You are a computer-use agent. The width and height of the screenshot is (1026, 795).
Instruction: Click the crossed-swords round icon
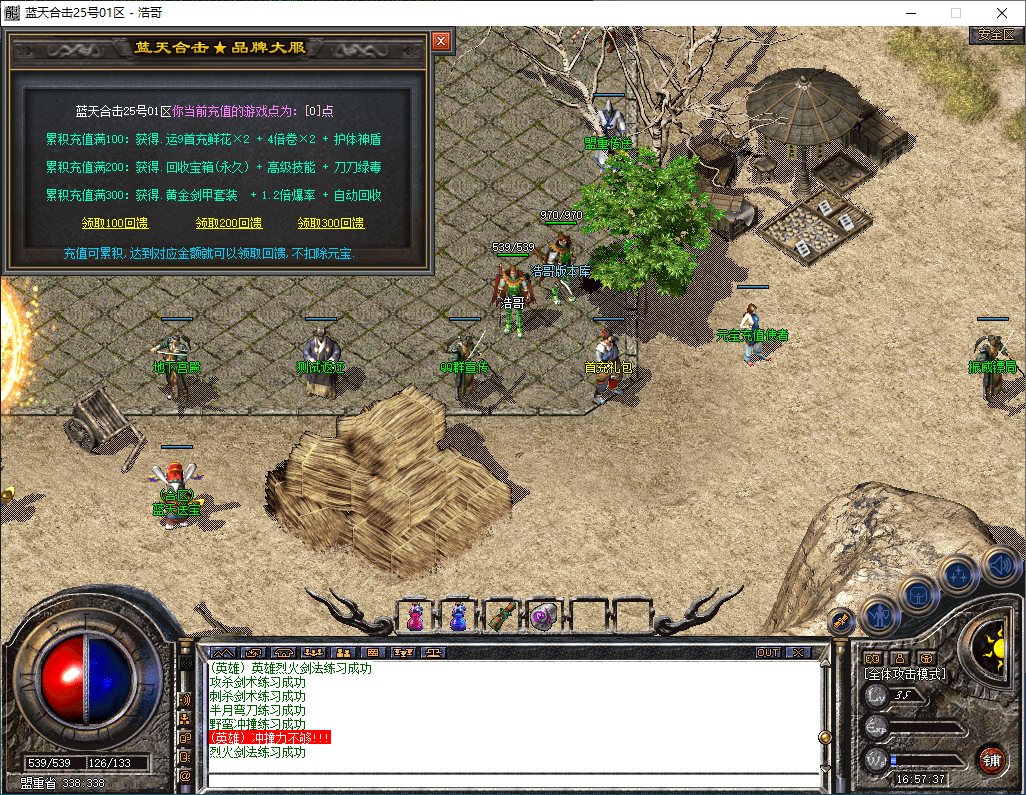841,621
